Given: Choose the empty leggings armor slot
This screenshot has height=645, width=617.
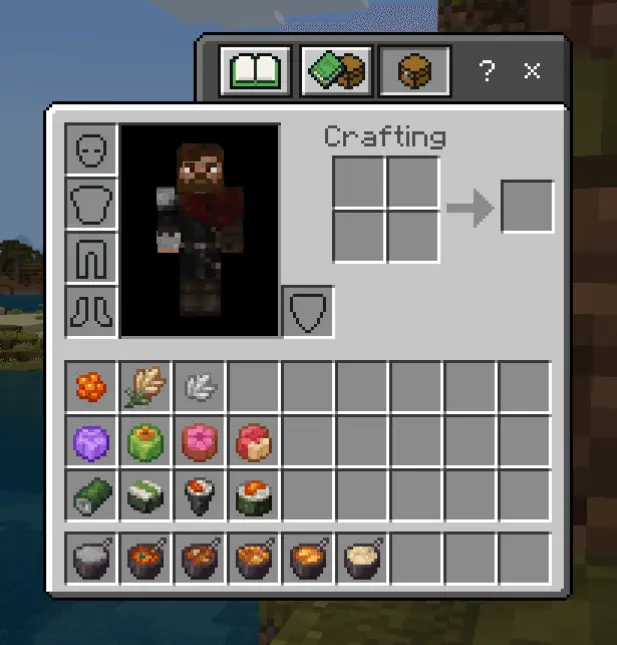Looking at the screenshot, I should 92,258.
